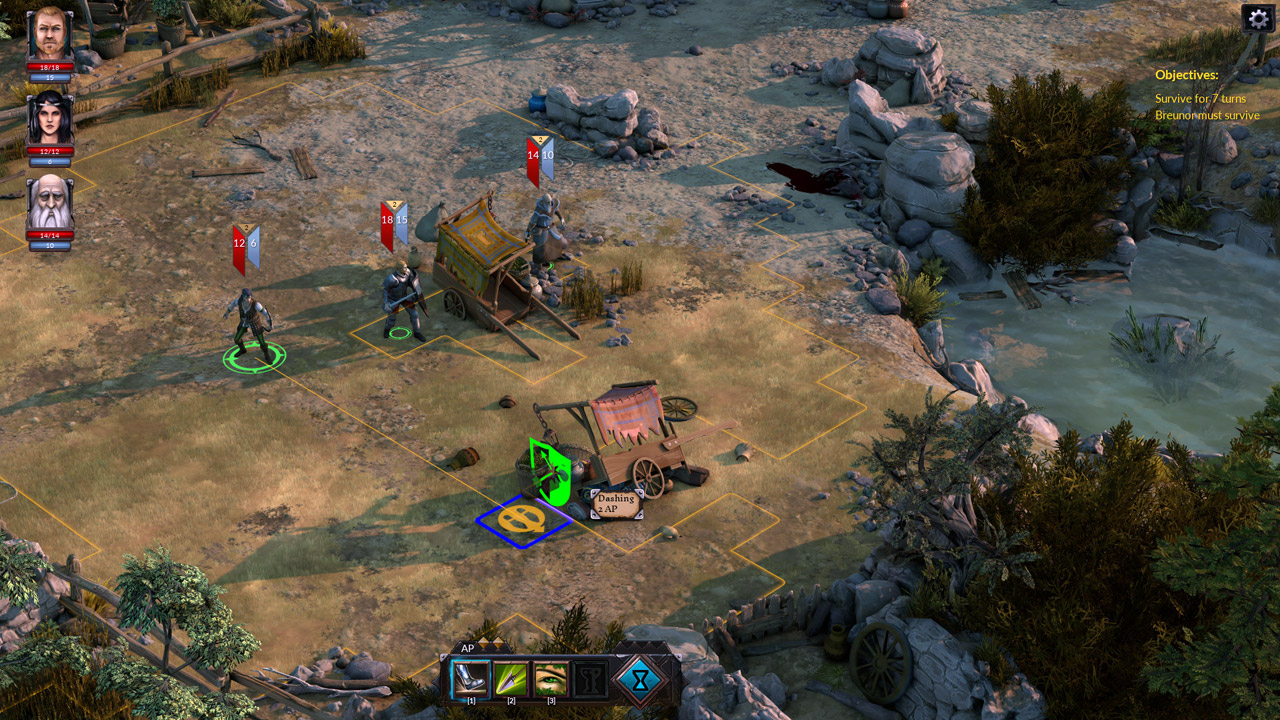Image resolution: width=1280 pixels, height=720 pixels.
Task: Select the bearded blond hero portrait
Action: pos(49,34)
